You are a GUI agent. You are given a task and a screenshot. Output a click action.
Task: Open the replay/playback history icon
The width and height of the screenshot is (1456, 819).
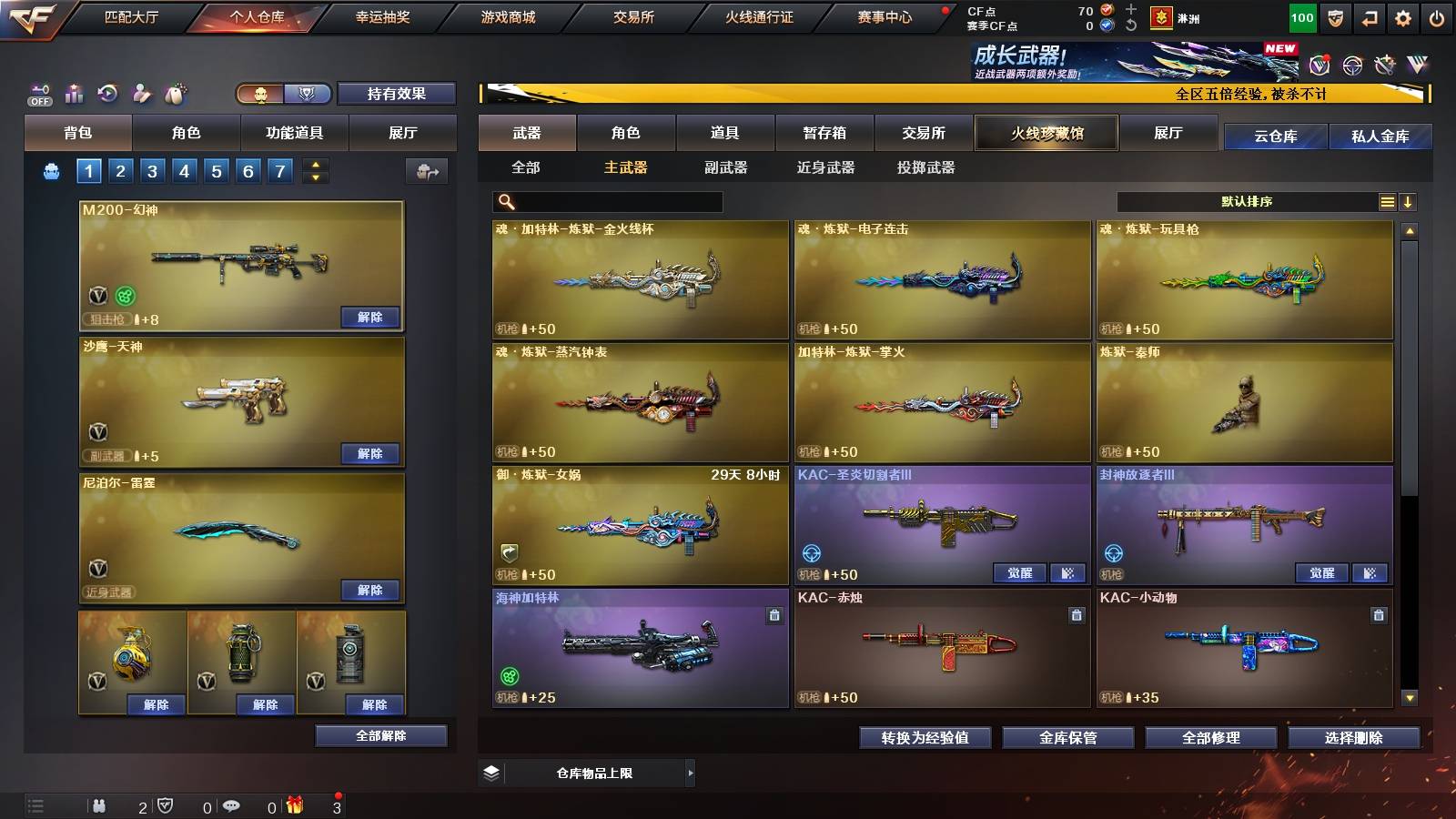pyautogui.click(x=107, y=91)
